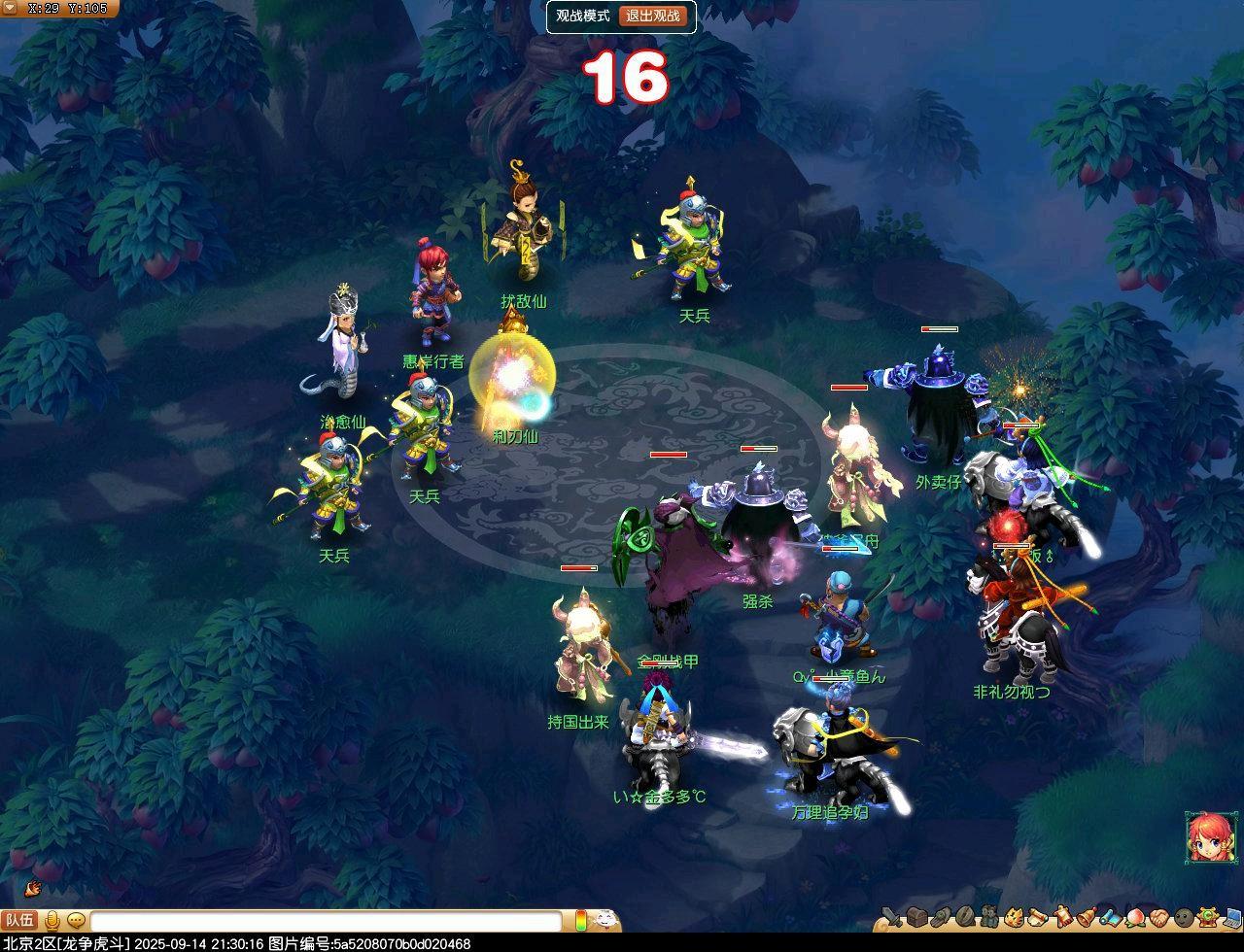Viewport: 1244px width, 952px height.
Task: Open the parchment scroll quest icon
Action: tap(1037, 917)
